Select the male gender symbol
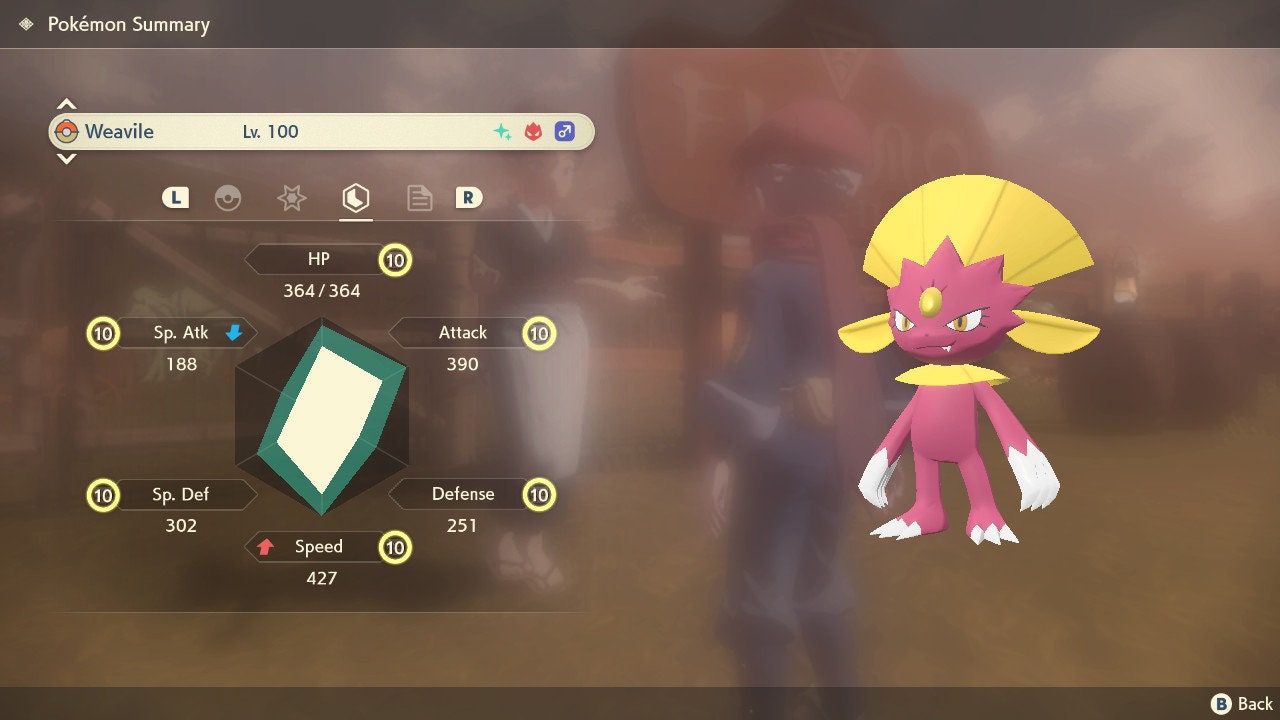This screenshot has height=720, width=1280. click(563, 131)
